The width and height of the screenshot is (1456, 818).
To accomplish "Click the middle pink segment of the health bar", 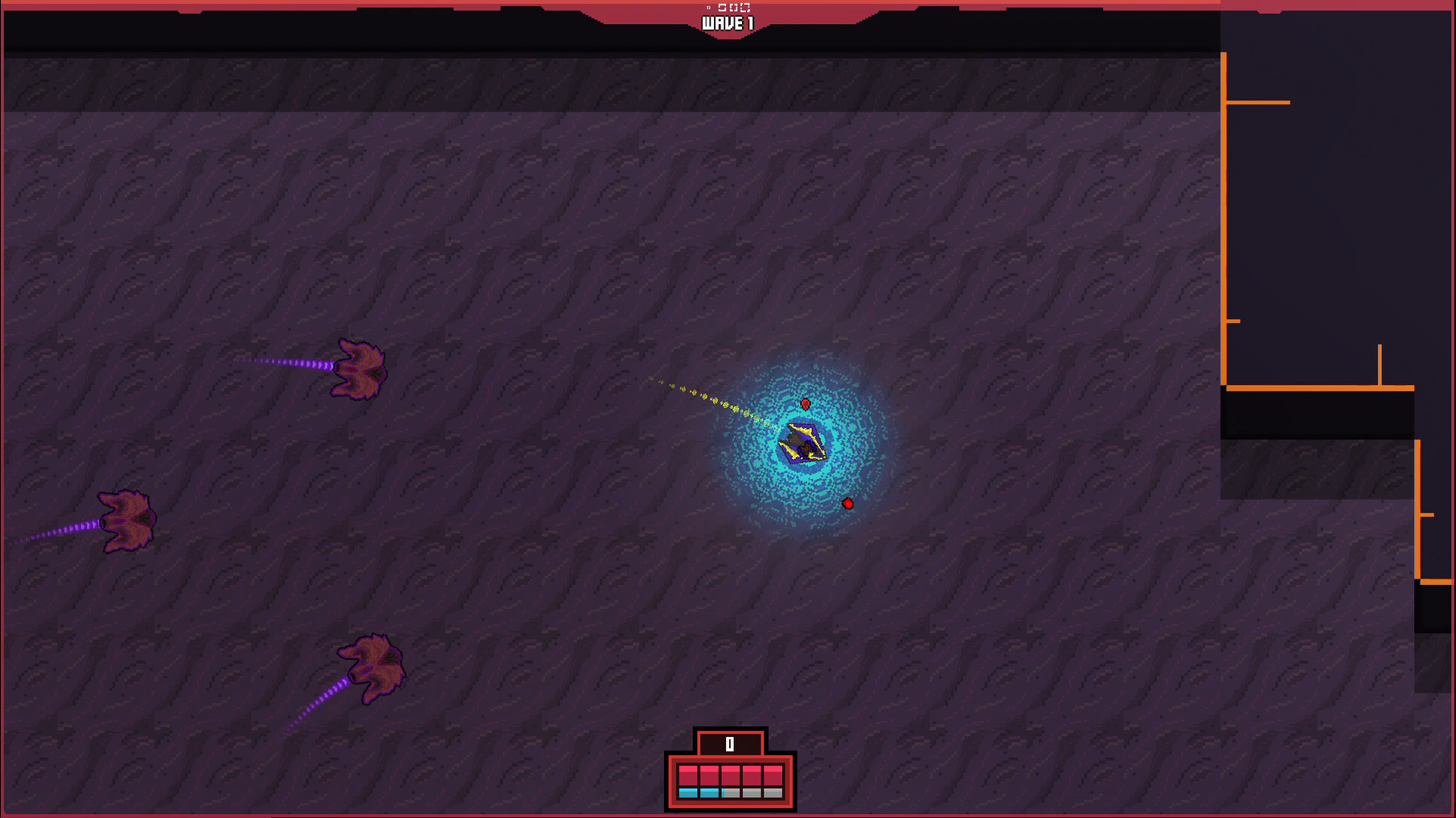I will click(731, 775).
